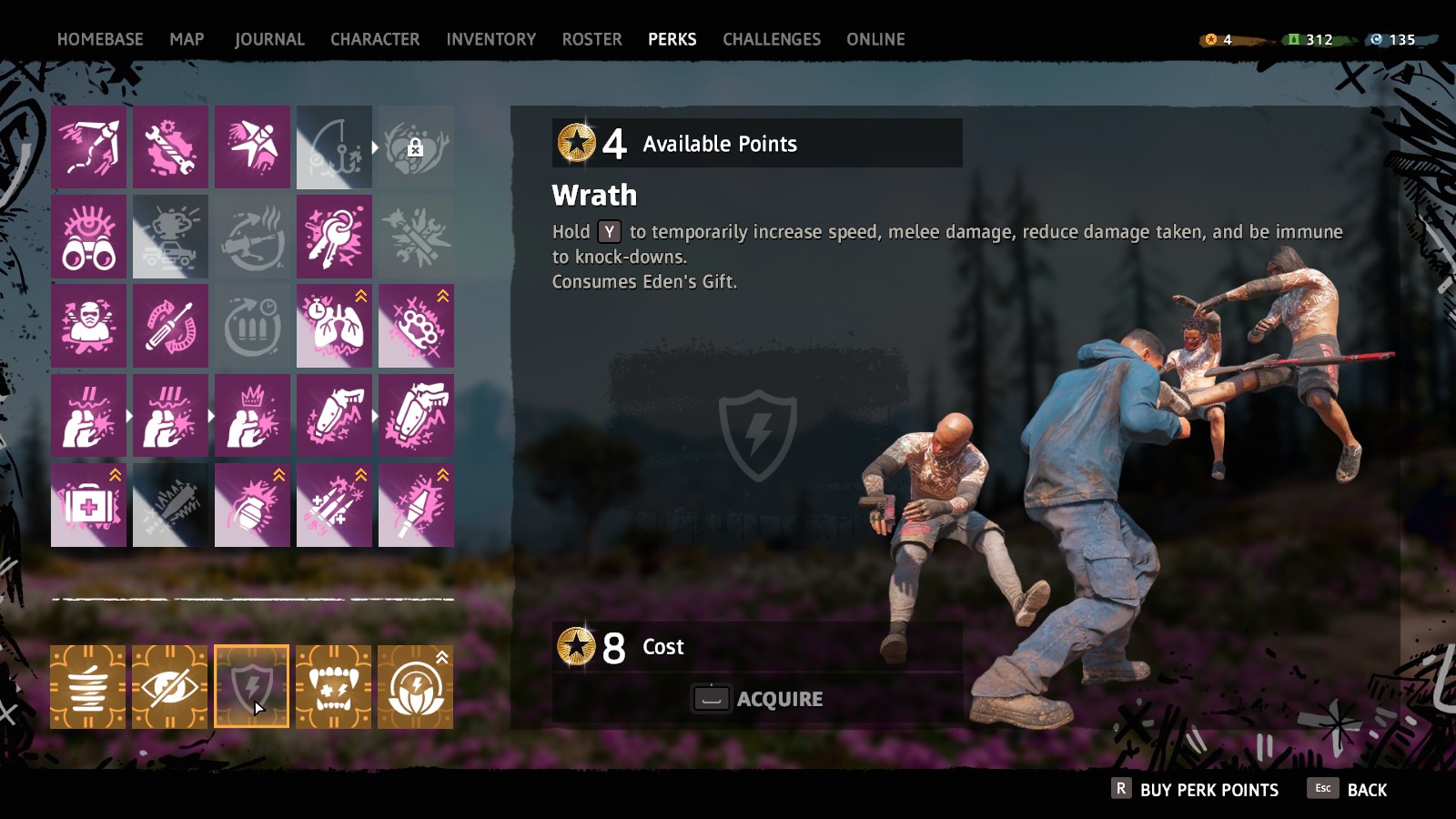The width and height of the screenshot is (1456, 819).
Task: Select the repair weapons wrench perk
Action: pyautogui.click(x=170, y=146)
